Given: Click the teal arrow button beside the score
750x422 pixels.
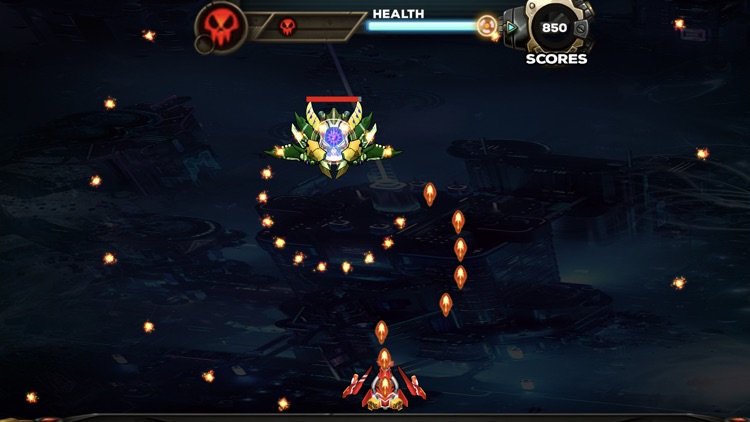Looking at the screenshot, I should [512, 28].
